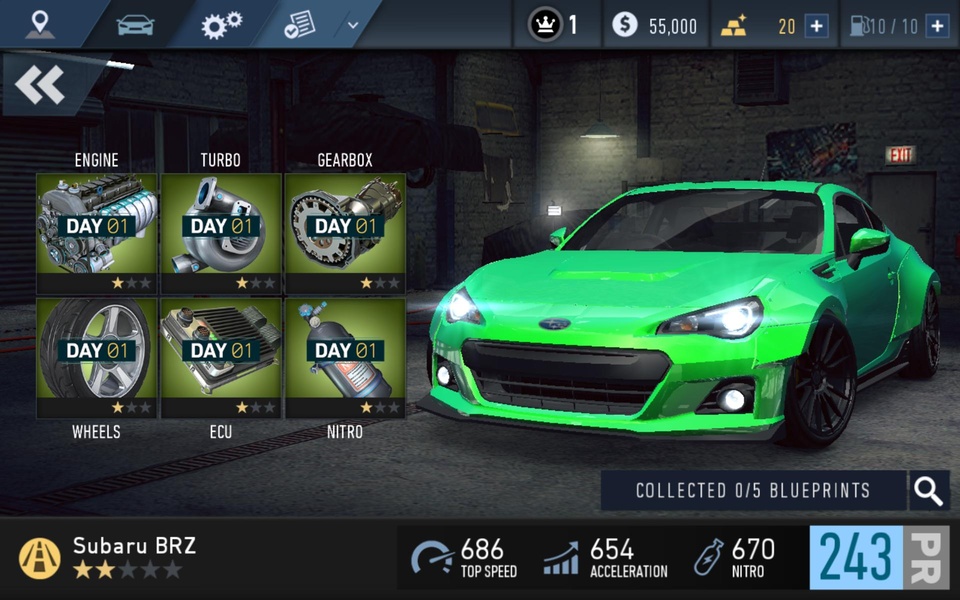Add more gold with the plus button

[x=817, y=26]
